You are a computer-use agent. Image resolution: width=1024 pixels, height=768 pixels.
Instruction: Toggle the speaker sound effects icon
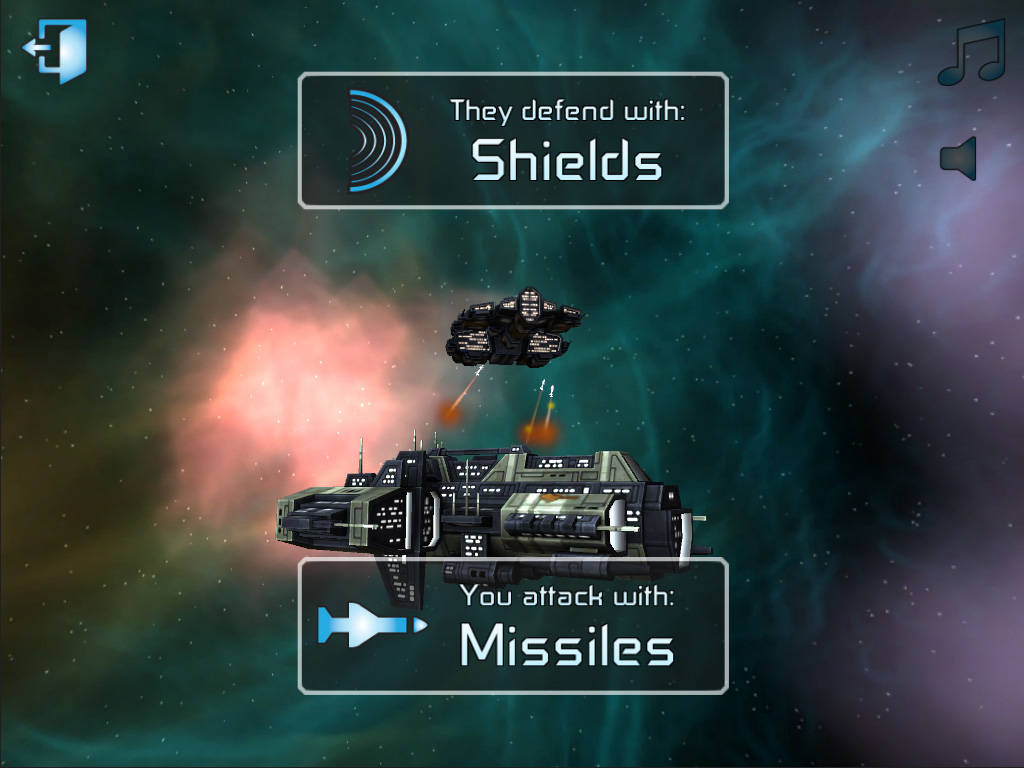pyautogui.click(x=958, y=159)
